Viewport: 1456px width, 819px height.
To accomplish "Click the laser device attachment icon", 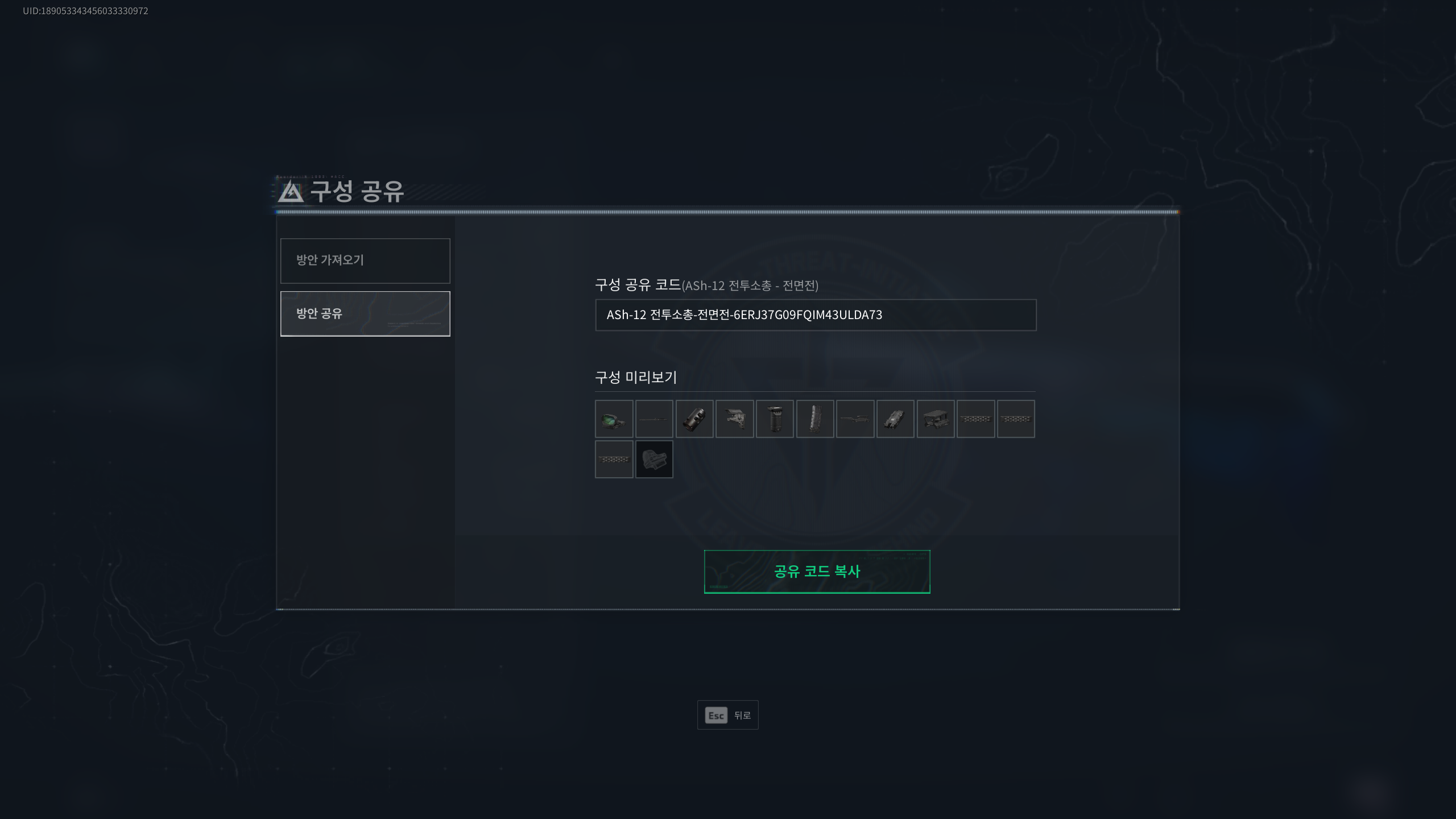I will (896, 419).
